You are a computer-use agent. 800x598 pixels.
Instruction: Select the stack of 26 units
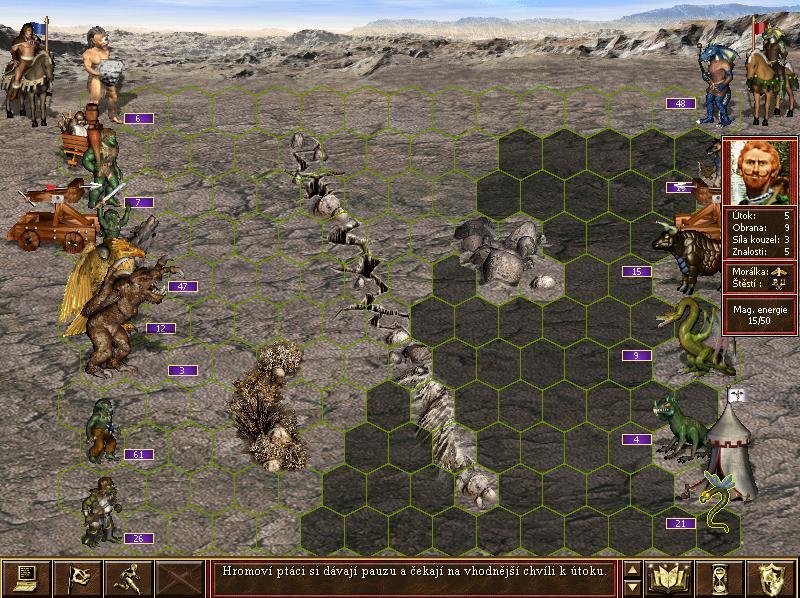coord(102,510)
